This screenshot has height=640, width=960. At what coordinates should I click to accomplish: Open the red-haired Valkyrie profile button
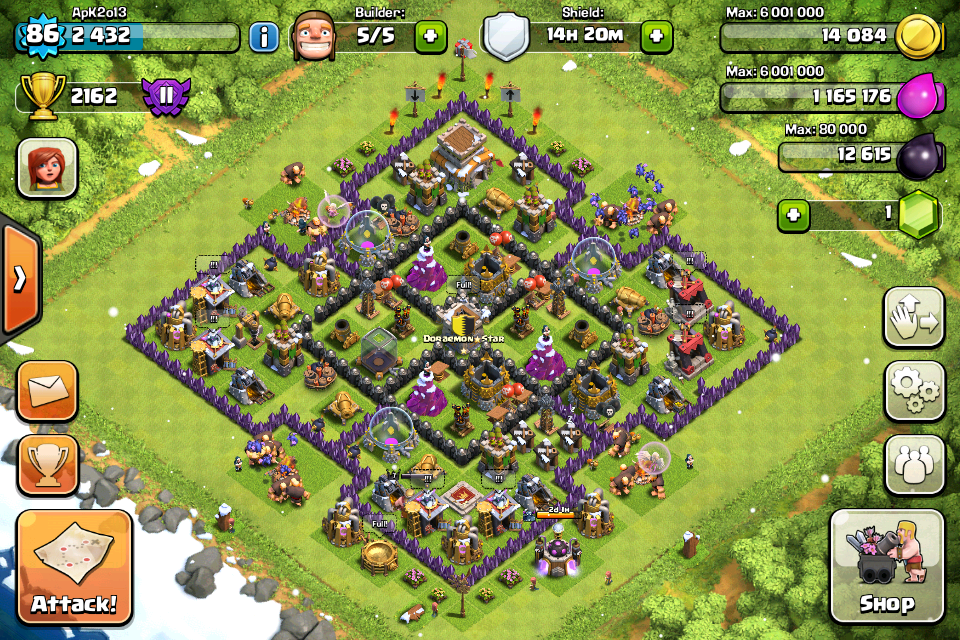tap(47, 167)
